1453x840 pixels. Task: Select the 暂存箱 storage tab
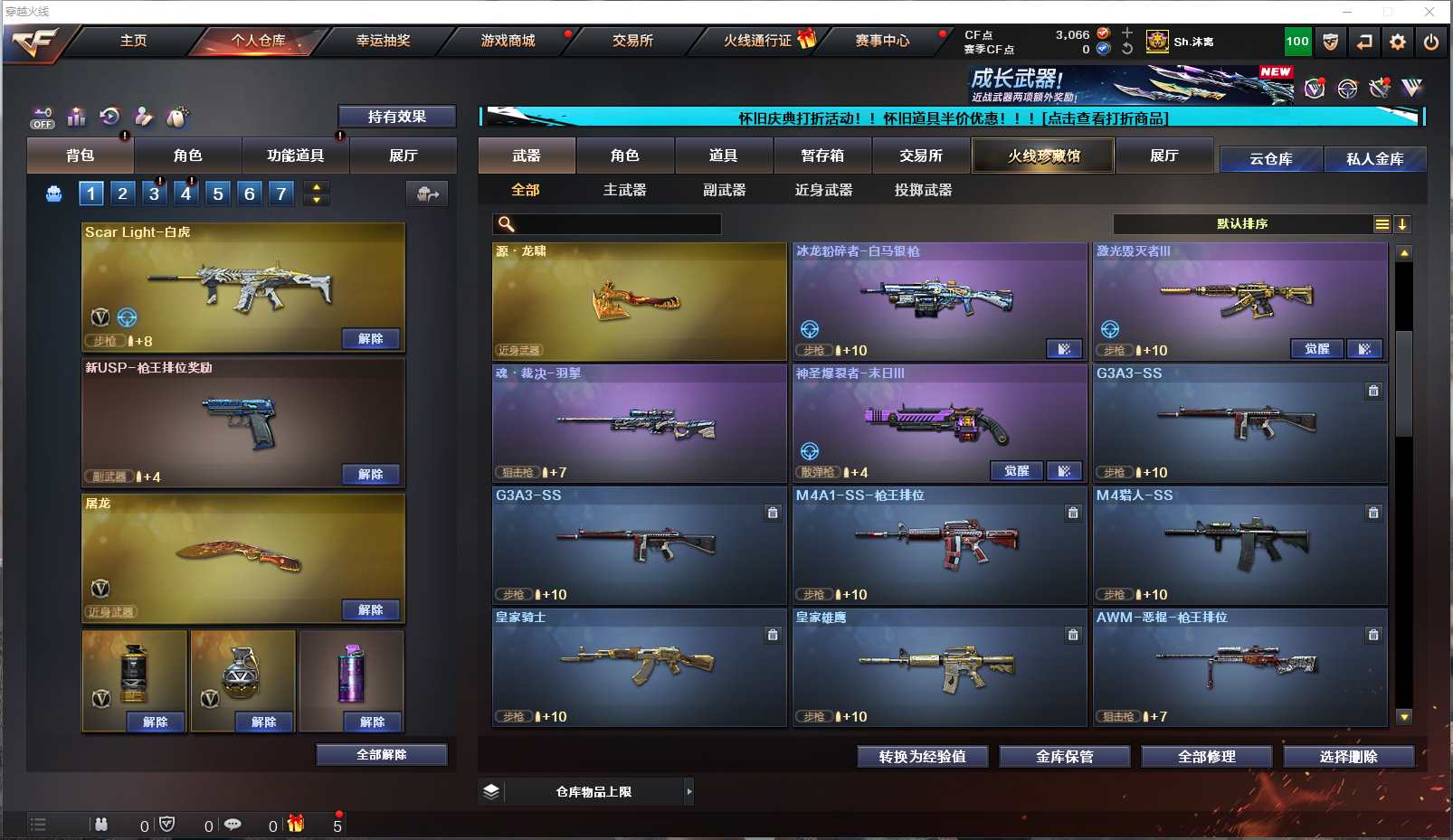pos(822,156)
